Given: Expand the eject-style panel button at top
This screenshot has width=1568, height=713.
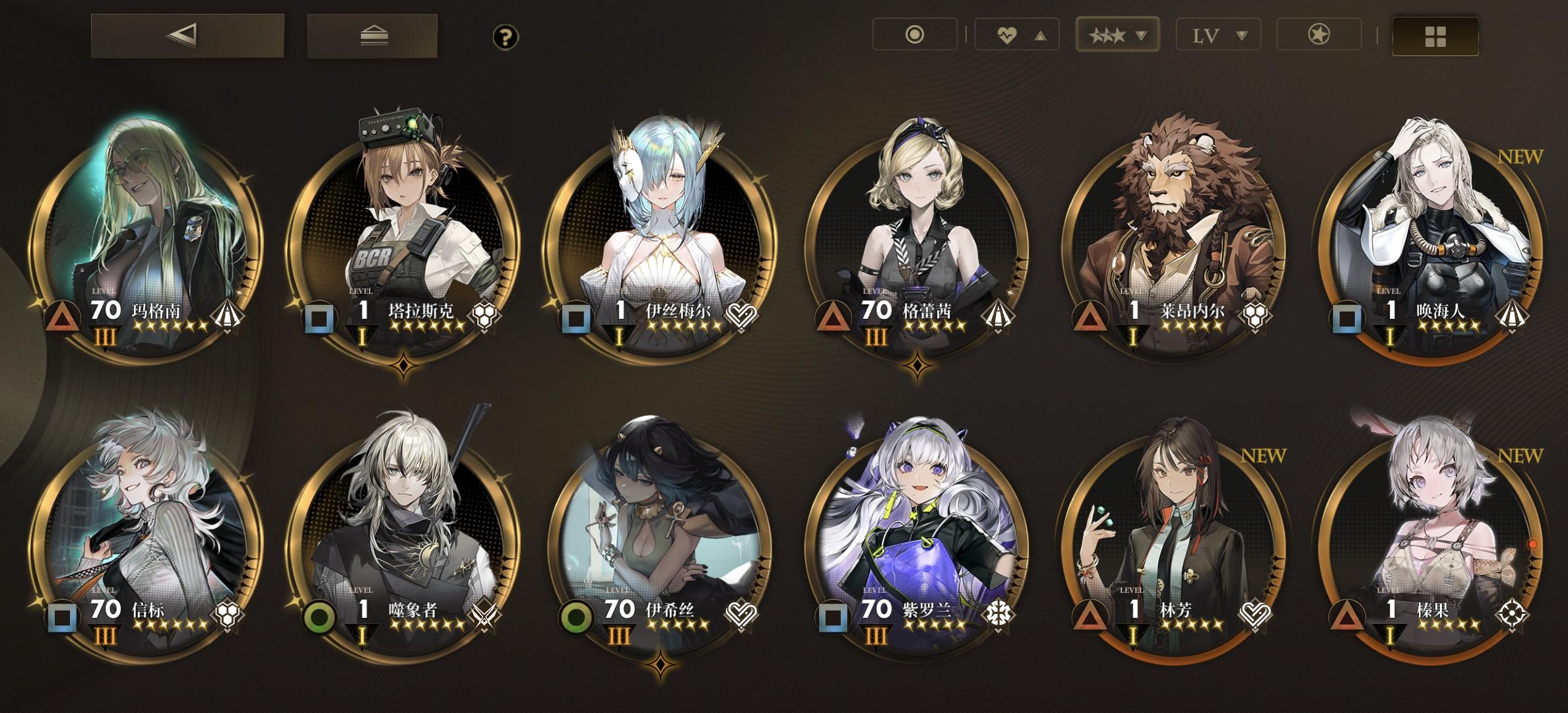Looking at the screenshot, I should click(x=372, y=34).
